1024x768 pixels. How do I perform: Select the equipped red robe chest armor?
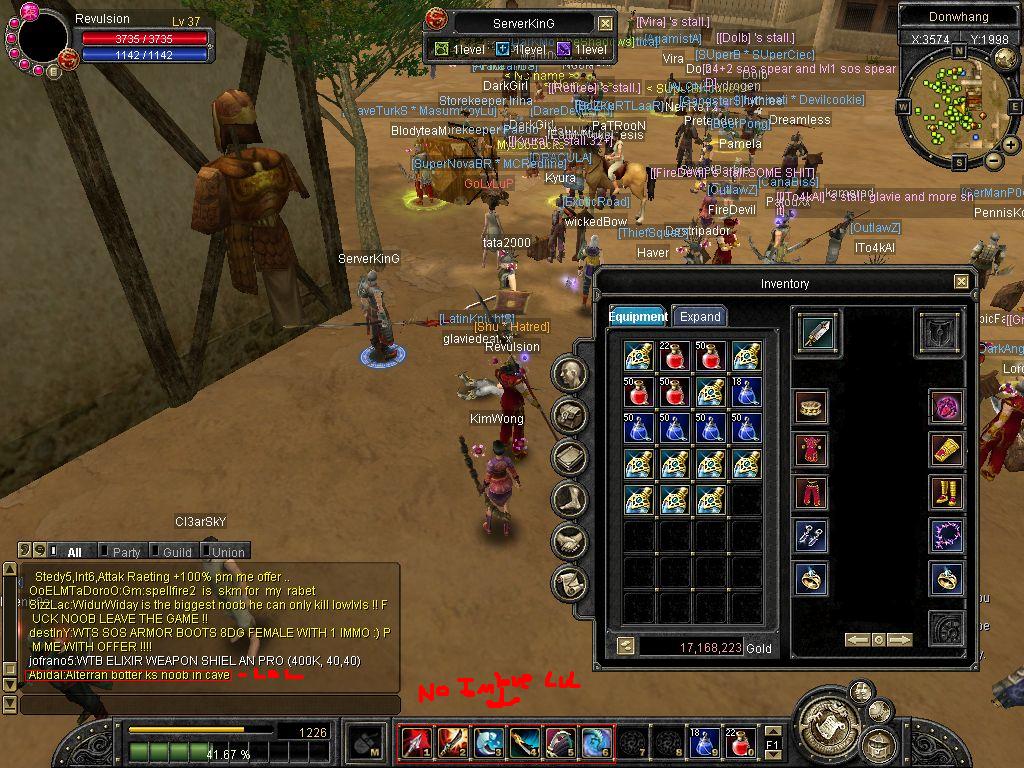812,450
